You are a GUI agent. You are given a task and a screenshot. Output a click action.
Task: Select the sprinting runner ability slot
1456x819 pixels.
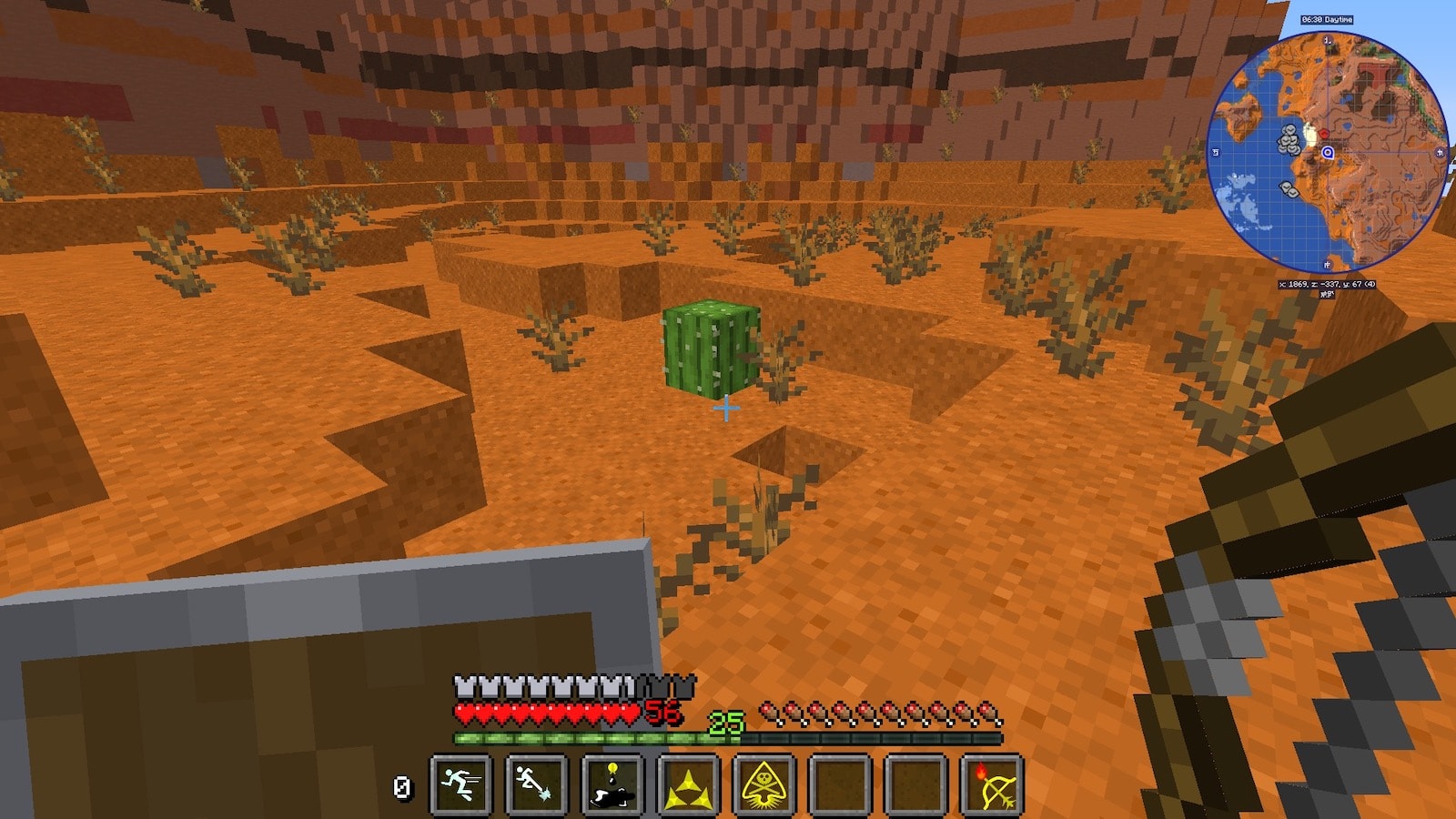tap(460, 784)
